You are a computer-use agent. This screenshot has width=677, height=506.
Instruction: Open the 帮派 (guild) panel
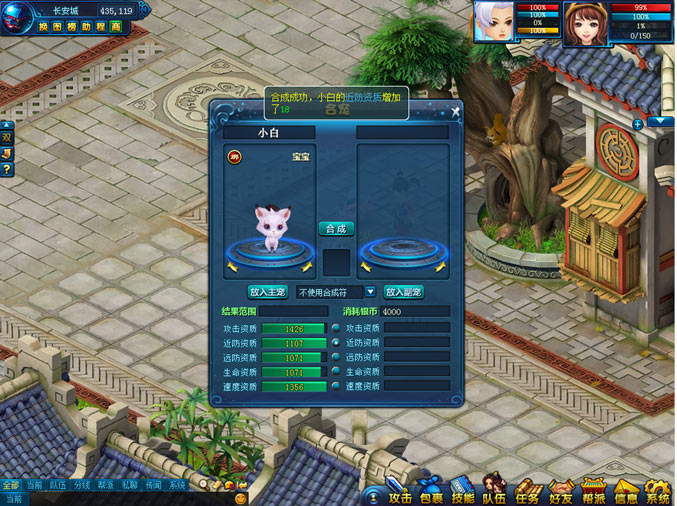[x=594, y=495]
